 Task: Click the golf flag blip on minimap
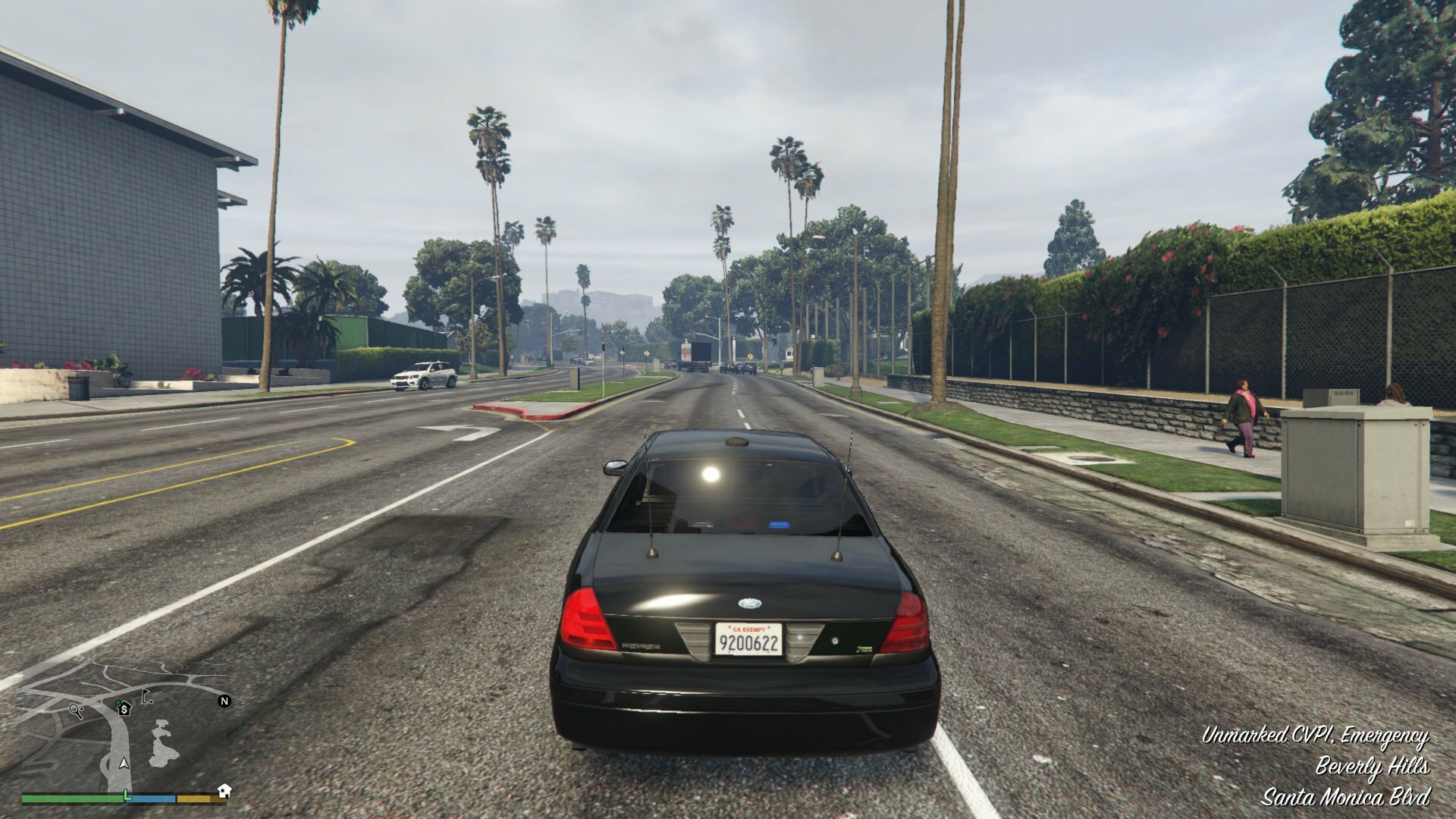146,698
